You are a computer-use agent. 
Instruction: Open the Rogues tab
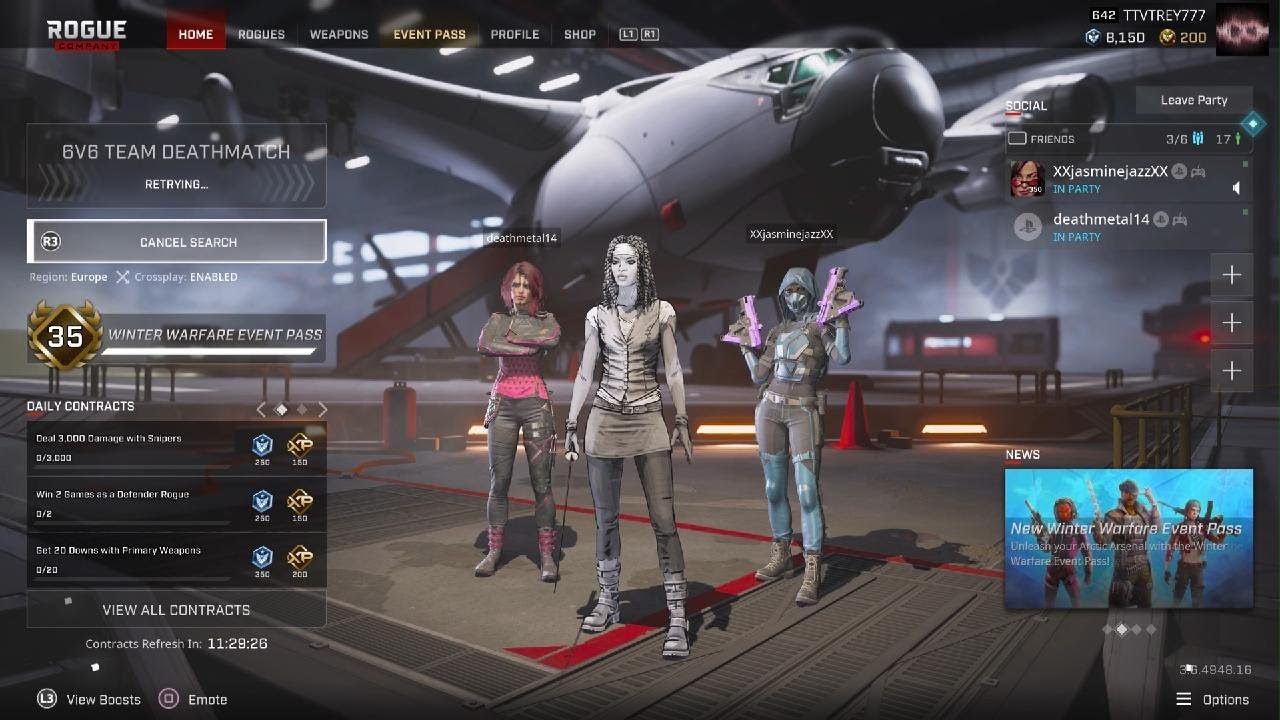[x=261, y=34]
